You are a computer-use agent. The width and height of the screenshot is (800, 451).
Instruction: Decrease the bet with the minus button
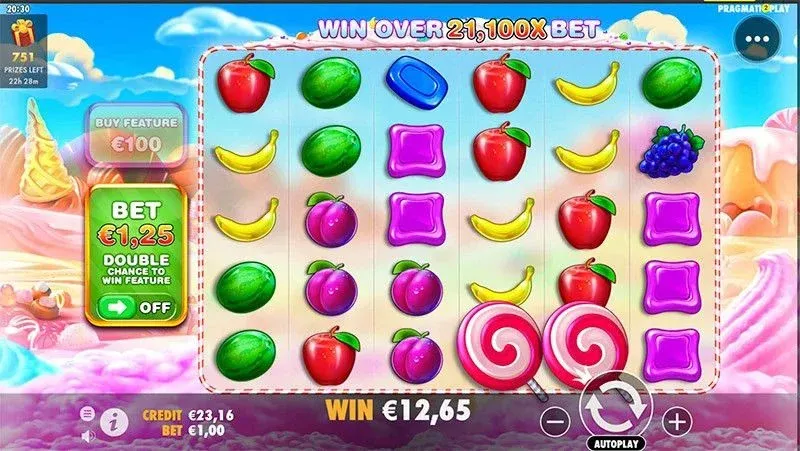pyautogui.click(x=555, y=421)
